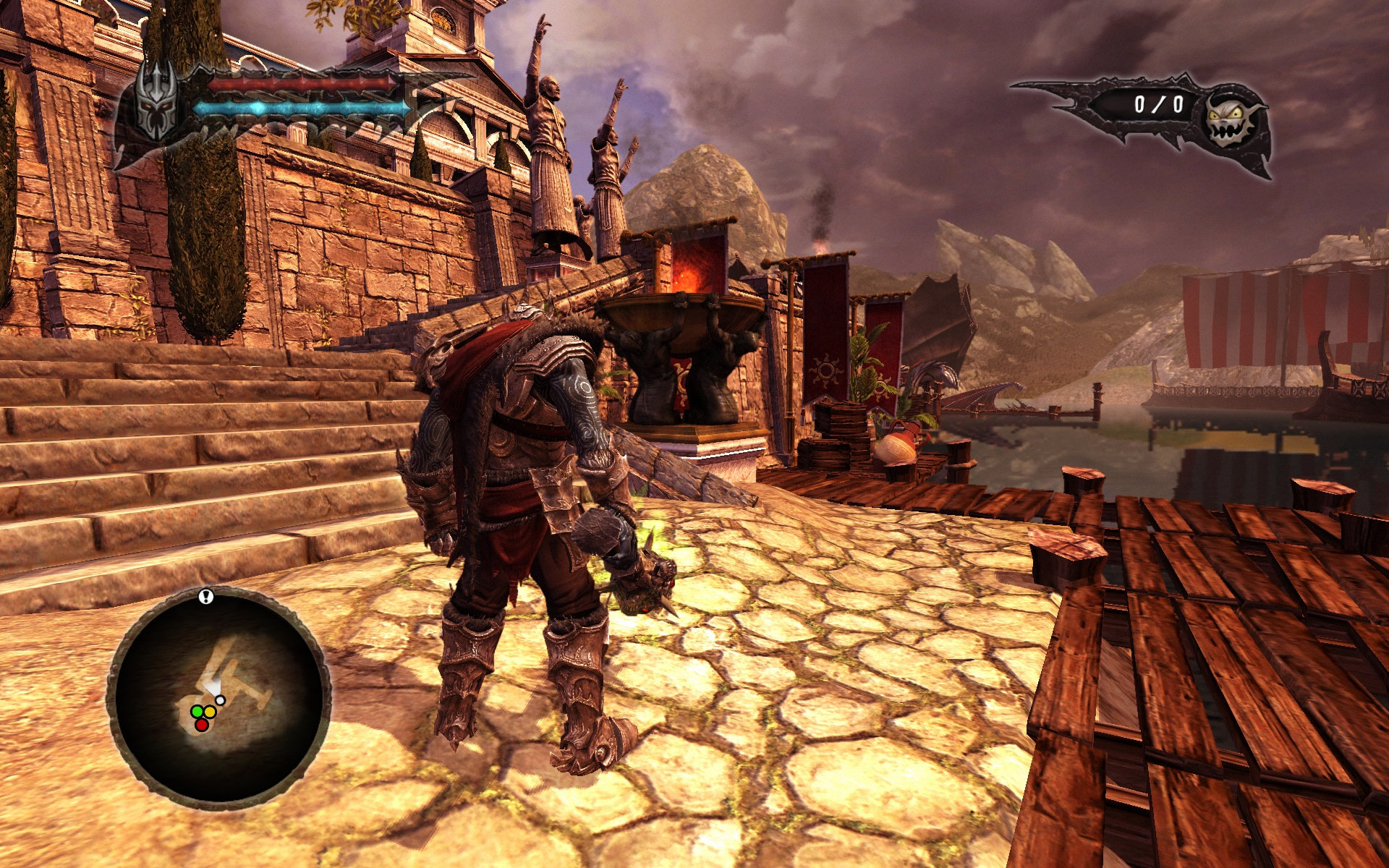Click the circular minimap

tap(218, 698)
